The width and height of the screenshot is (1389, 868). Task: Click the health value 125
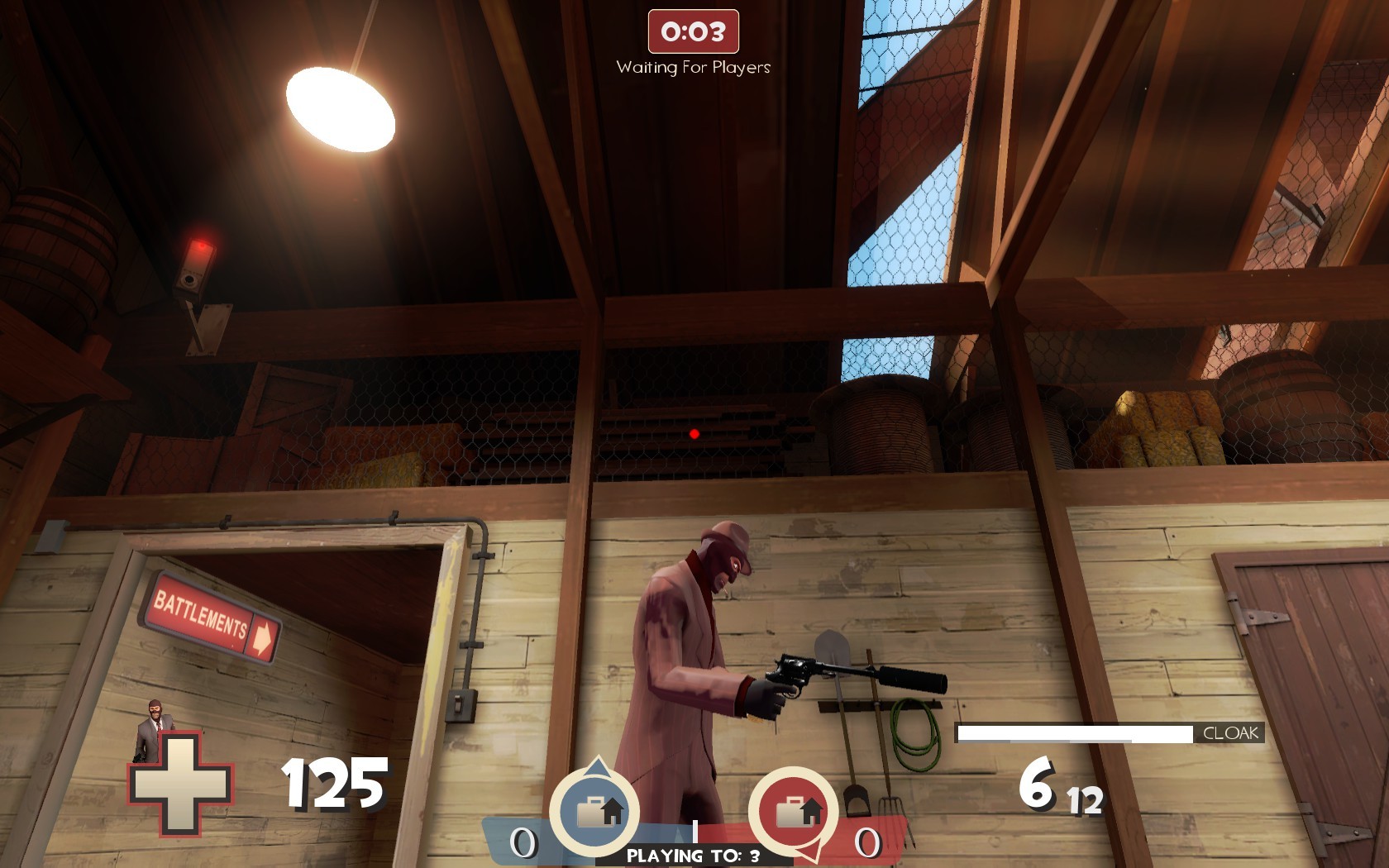tap(334, 780)
